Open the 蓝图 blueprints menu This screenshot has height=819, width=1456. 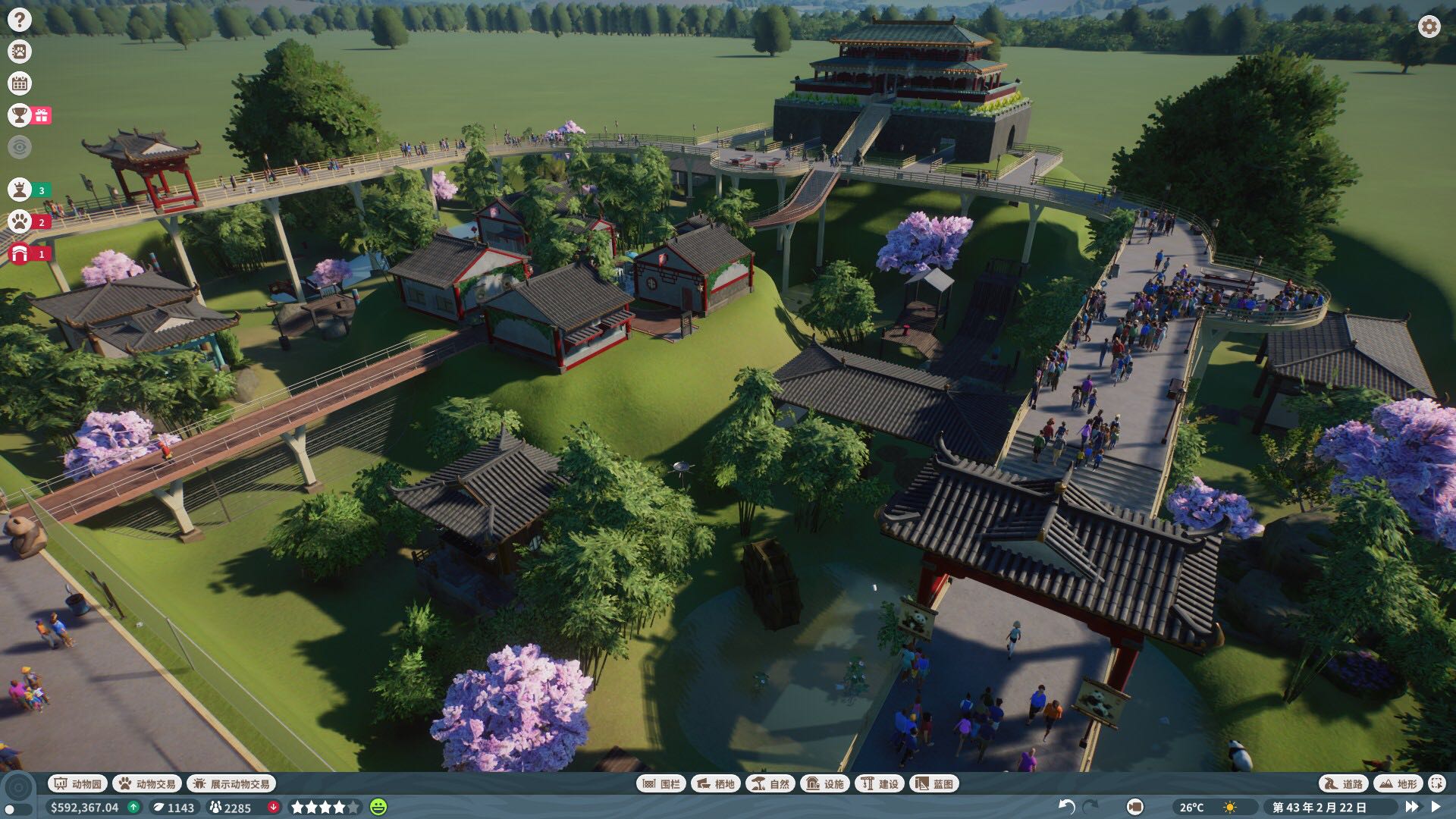(934, 783)
